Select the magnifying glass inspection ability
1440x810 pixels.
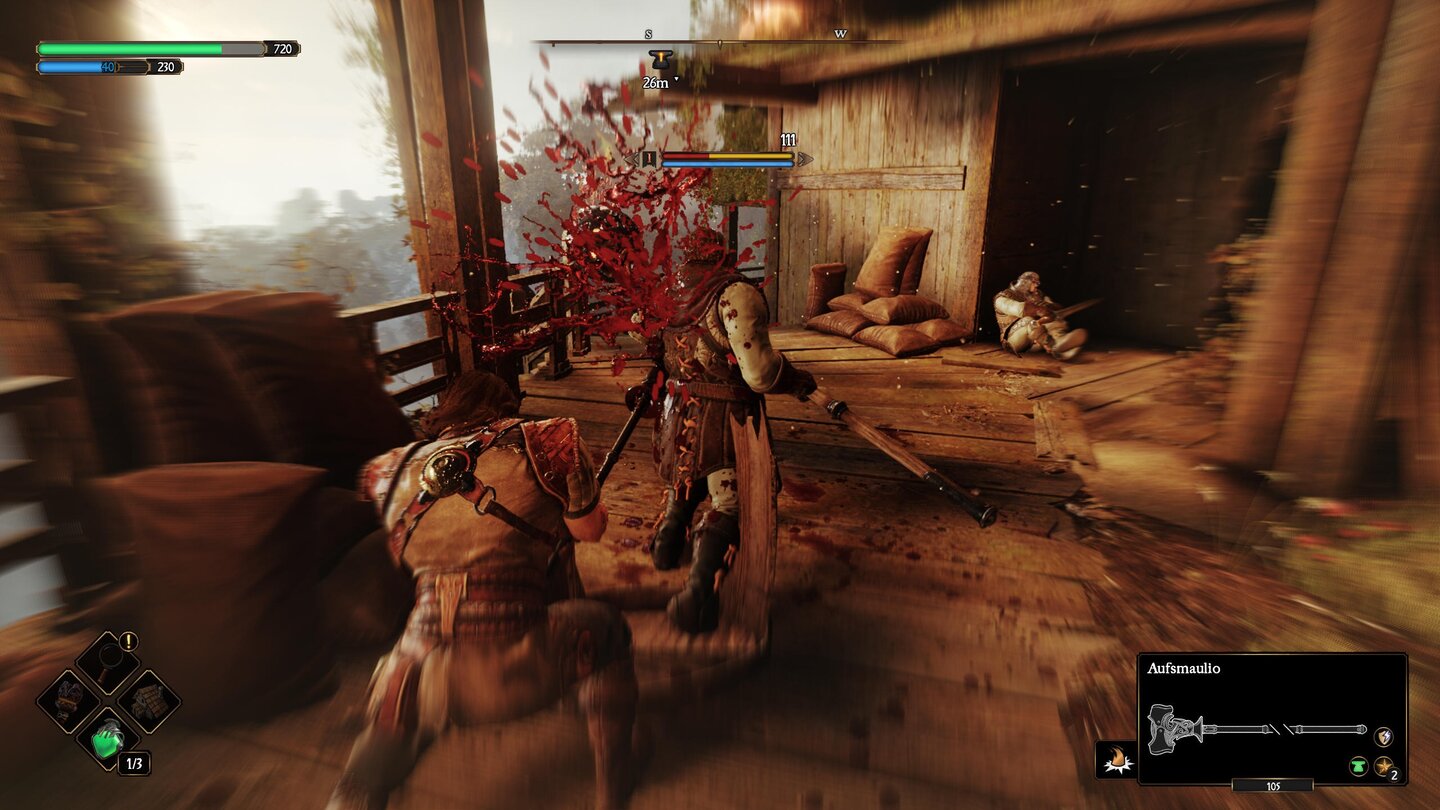click(108, 660)
